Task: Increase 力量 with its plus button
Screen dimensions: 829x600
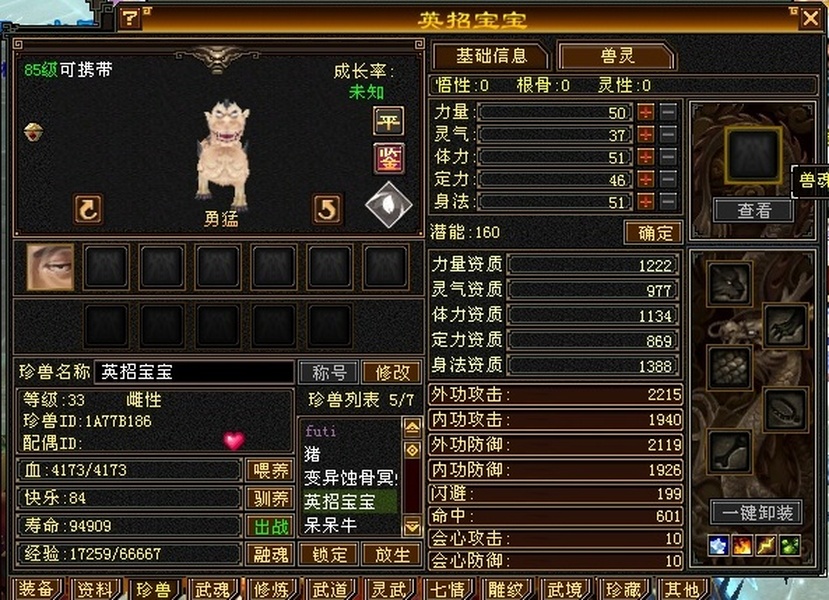Action: [646, 112]
